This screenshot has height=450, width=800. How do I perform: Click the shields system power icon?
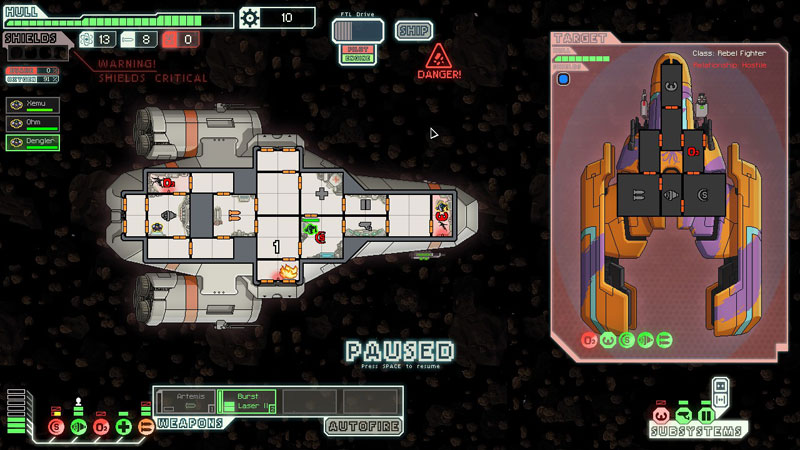click(x=55, y=427)
